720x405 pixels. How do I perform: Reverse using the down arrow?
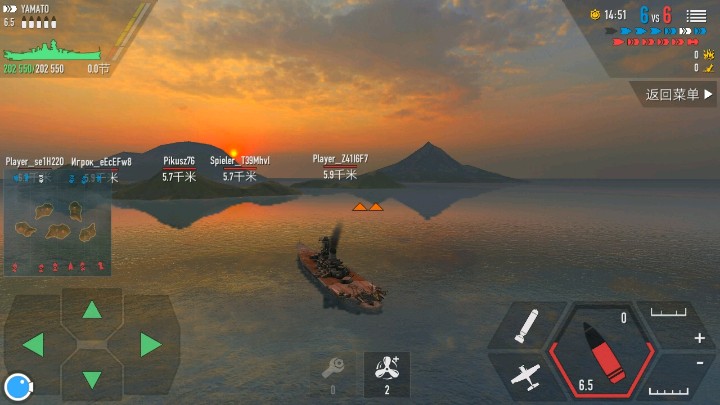pyautogui.click(x=92, y=380)
